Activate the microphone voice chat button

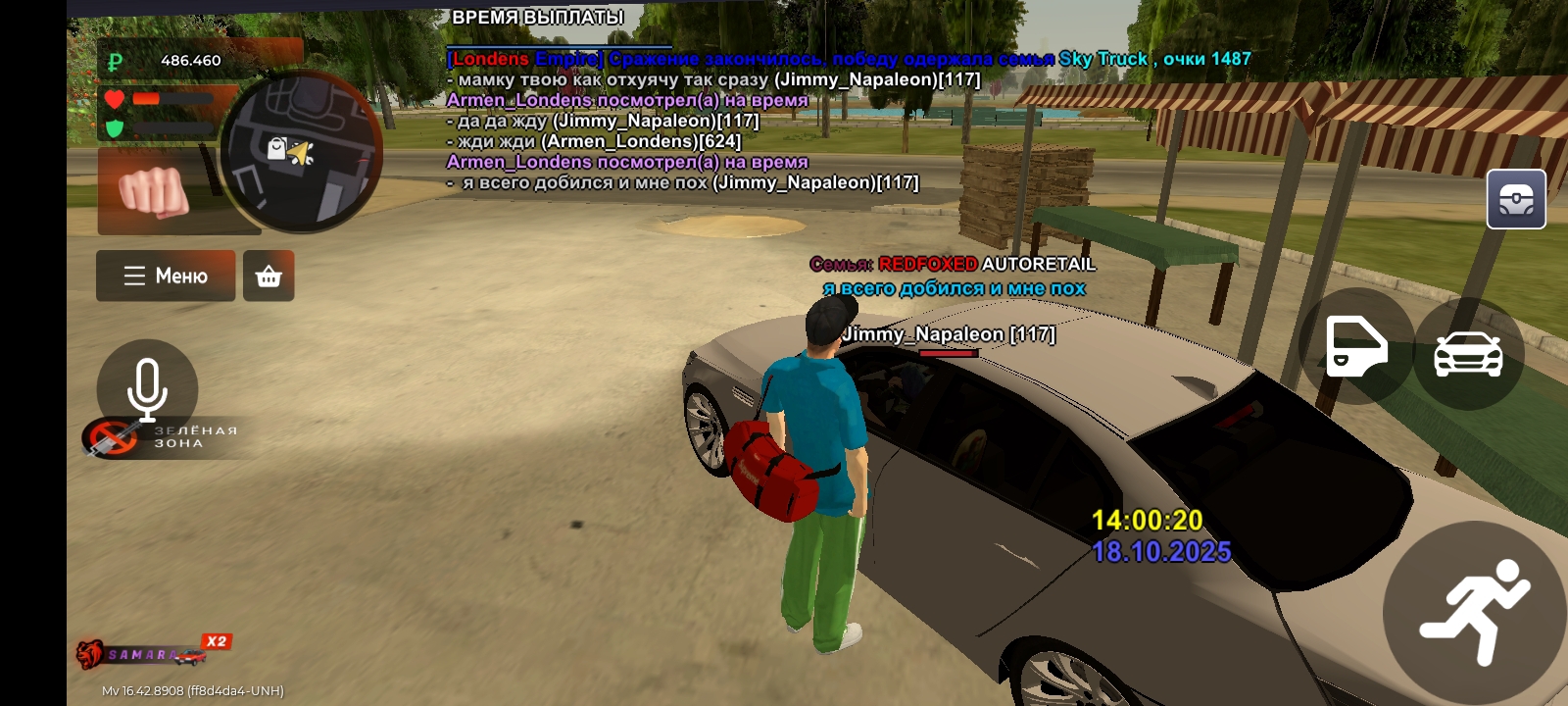click(x=147, y=388)
